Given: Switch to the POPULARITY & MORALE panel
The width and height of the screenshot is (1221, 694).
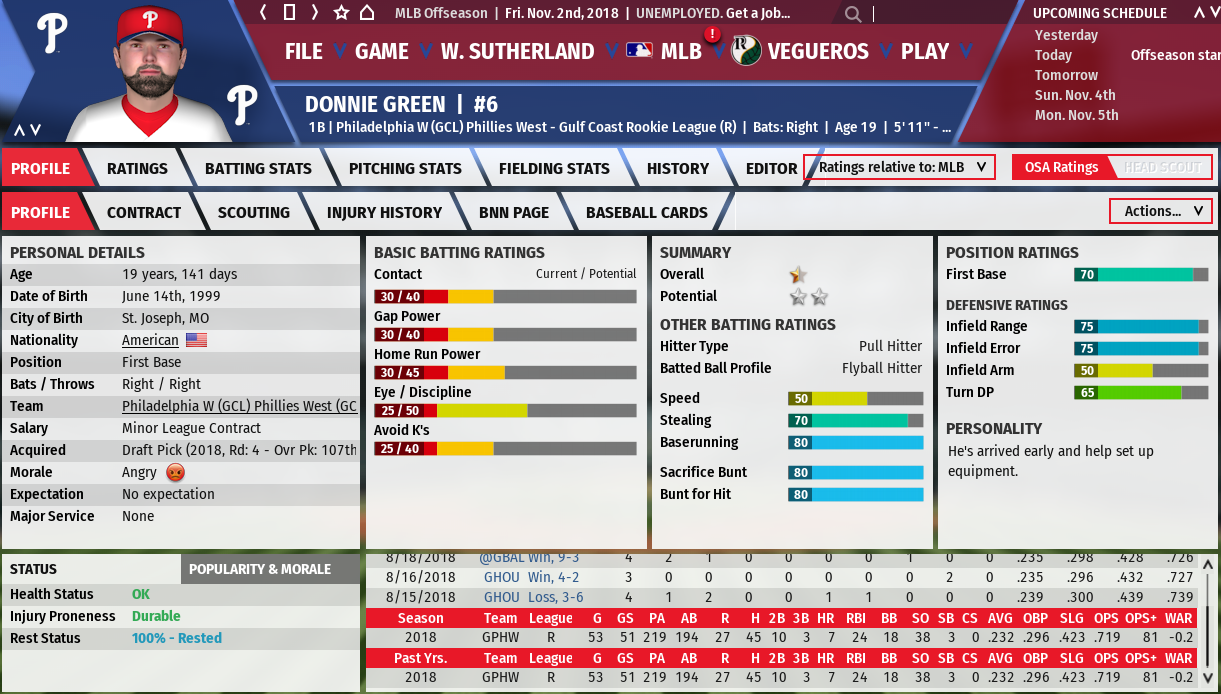Looking at the screenshot, I should click(260, 569).
